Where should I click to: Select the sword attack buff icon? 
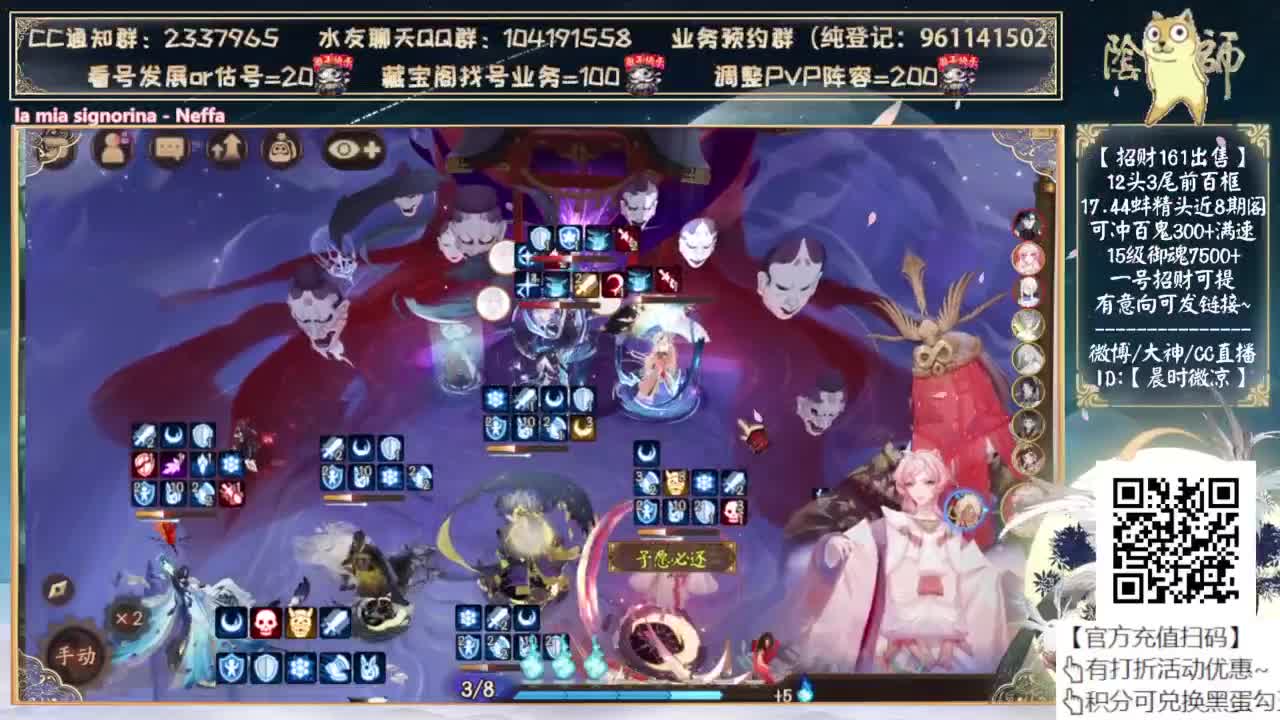(x=335, y=623)
